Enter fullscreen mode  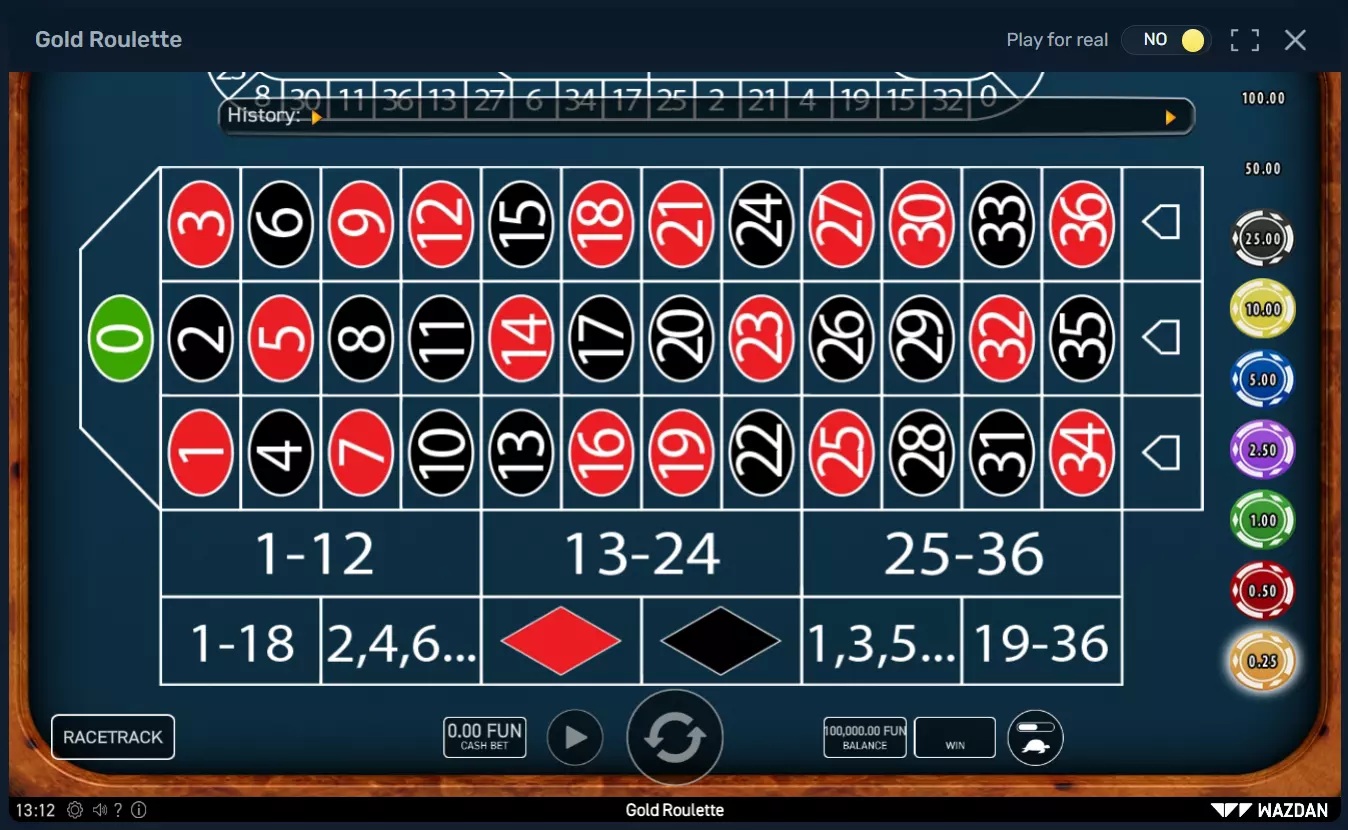pos(1244,40)
